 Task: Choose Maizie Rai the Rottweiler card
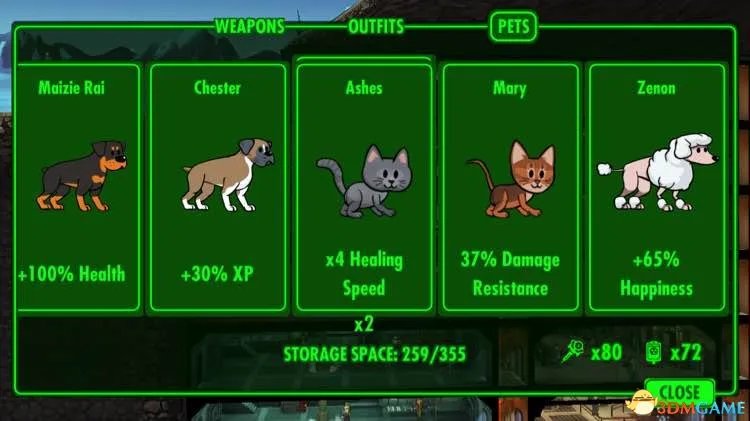click(70, 188)
